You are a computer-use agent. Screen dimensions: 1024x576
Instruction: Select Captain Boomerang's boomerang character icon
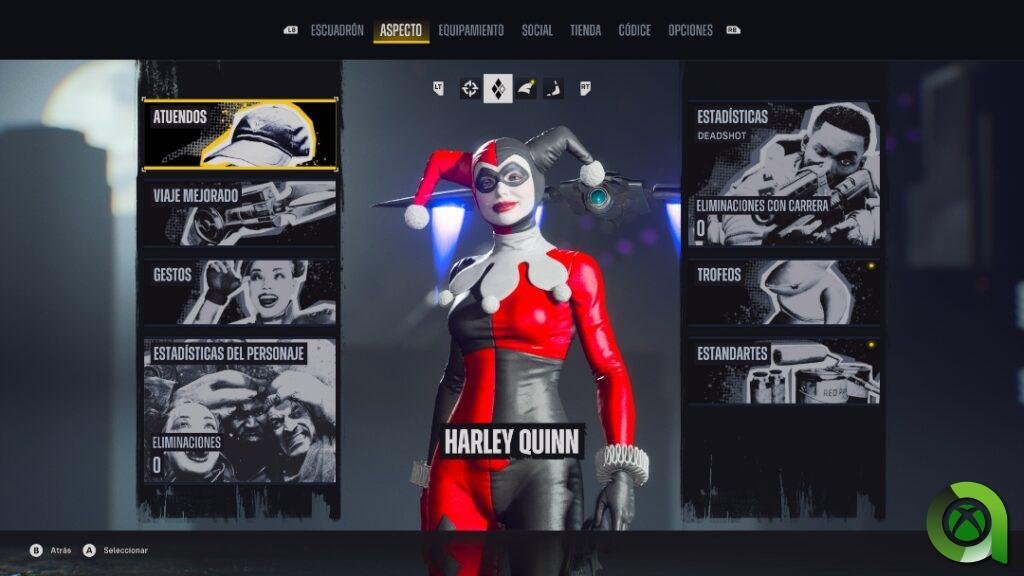tap(553, 89)
